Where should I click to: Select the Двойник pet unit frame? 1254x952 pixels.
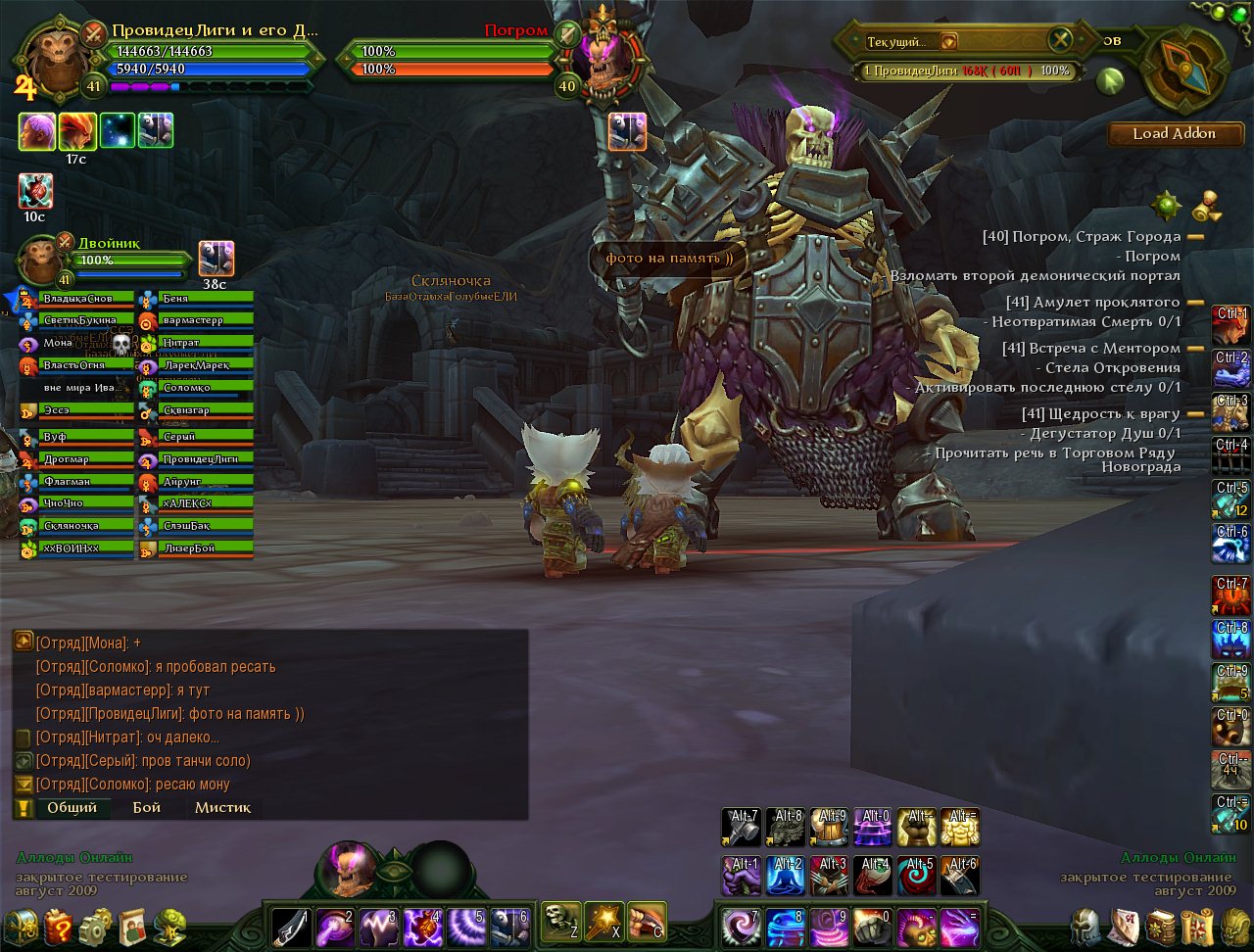[41, 262]
